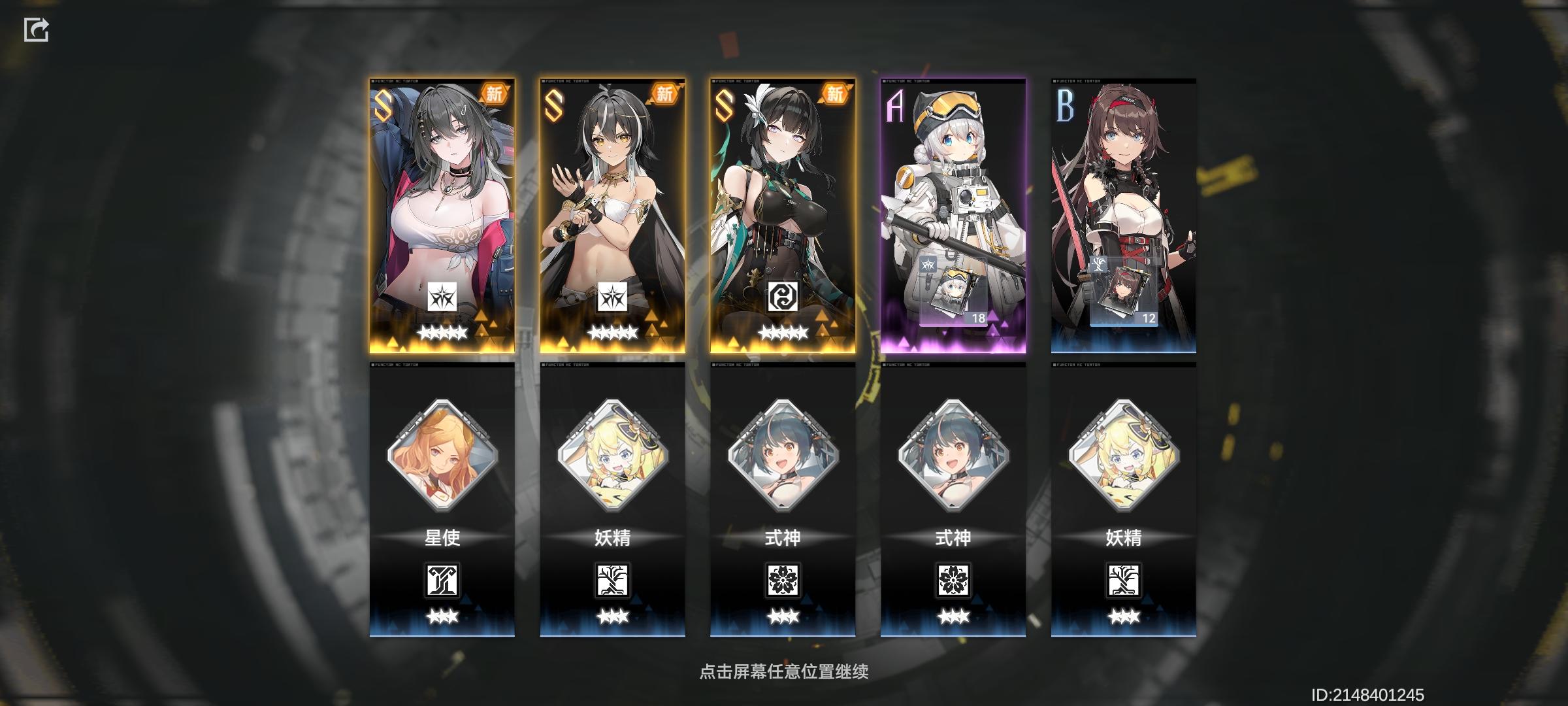Select the 星使 faction emblem below the first portrait

coord(441,580)
